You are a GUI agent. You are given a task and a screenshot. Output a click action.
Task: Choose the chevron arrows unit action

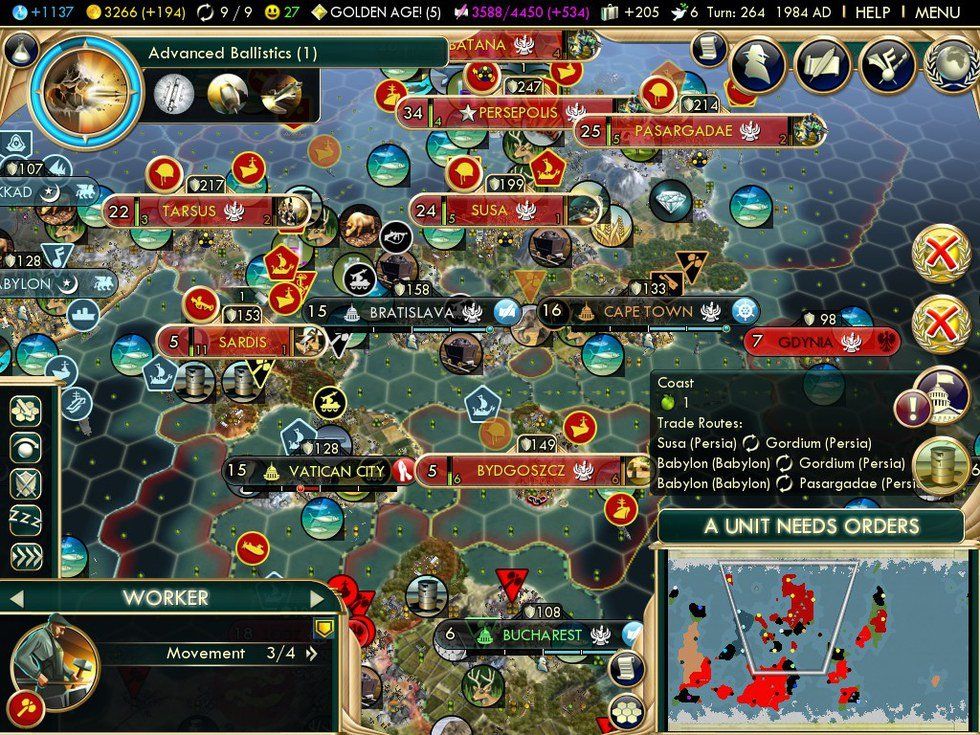[25, 553]
